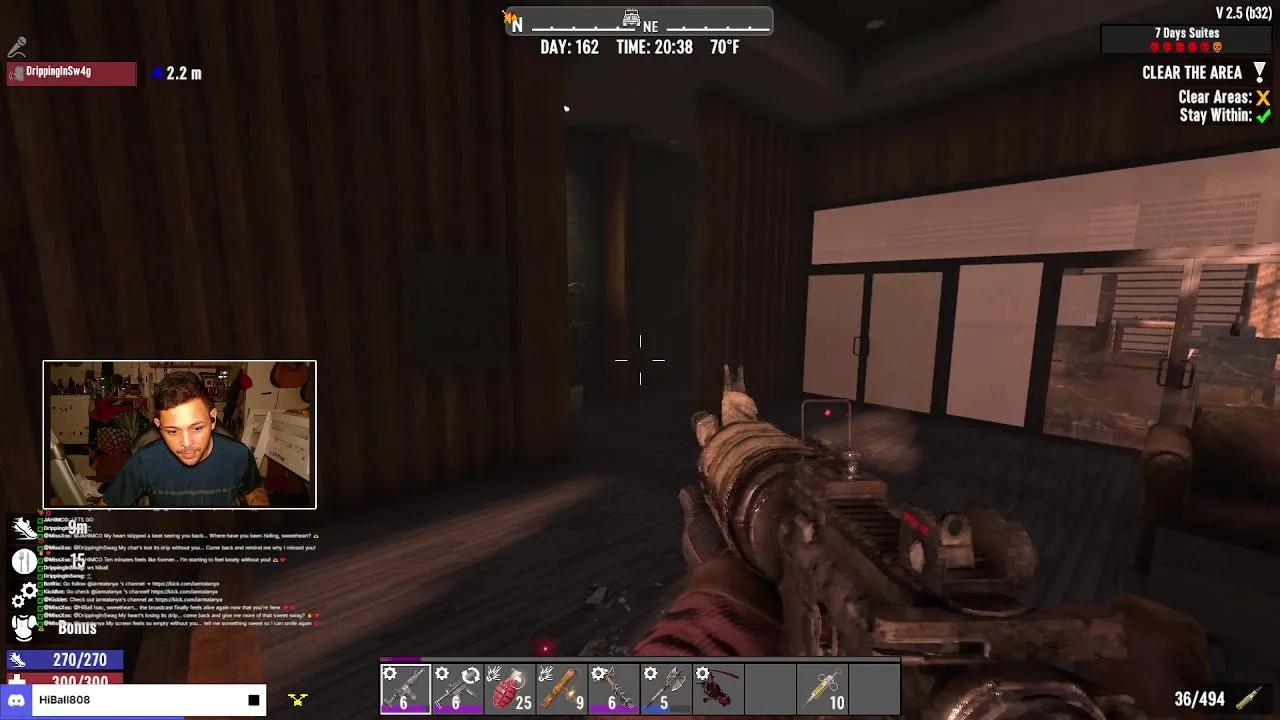Toggle the green Stay Within checkmark
The width and height of the screenshot is (1280, 720).
click(1262, 116)
